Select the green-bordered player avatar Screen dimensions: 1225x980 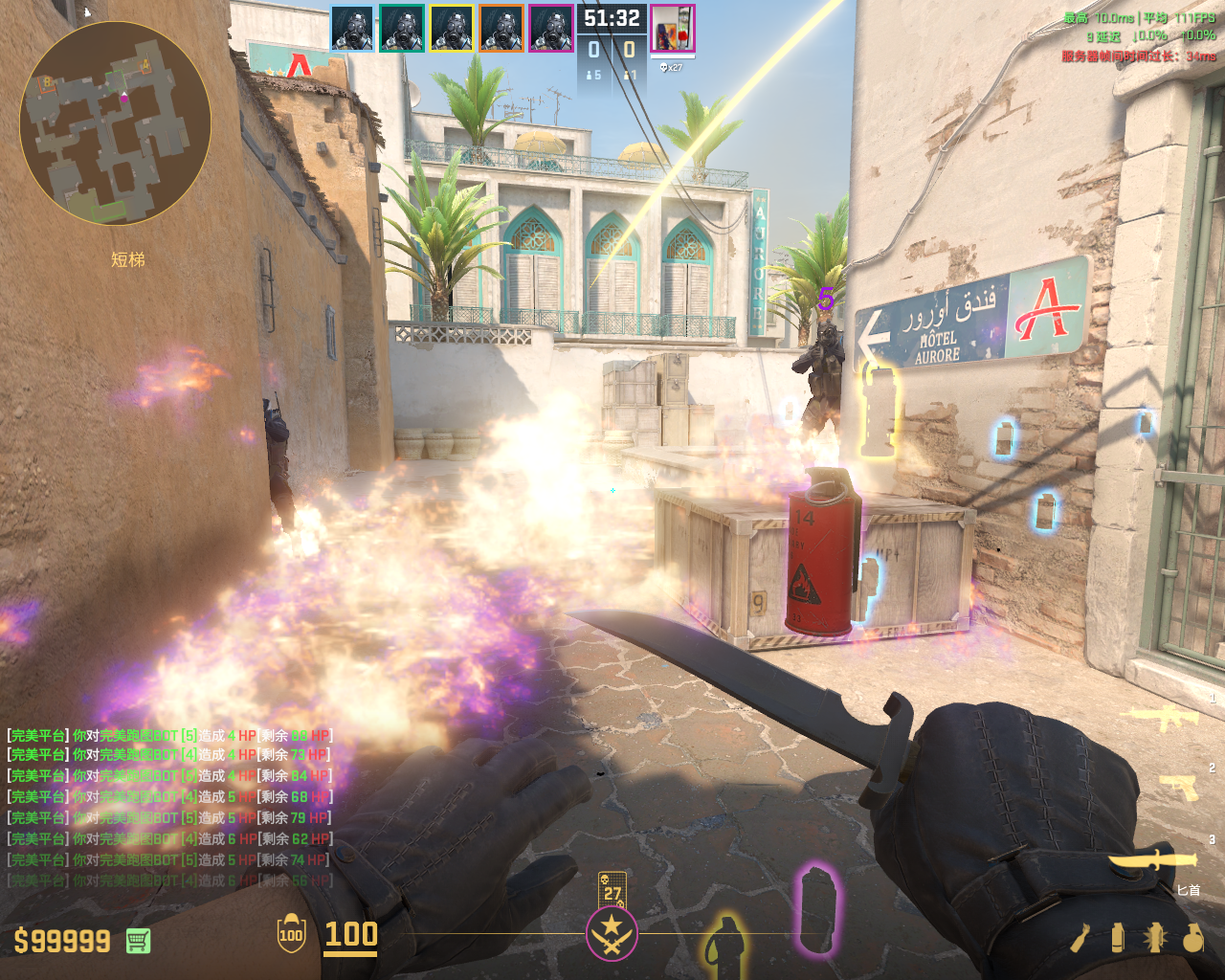[402, 29]
